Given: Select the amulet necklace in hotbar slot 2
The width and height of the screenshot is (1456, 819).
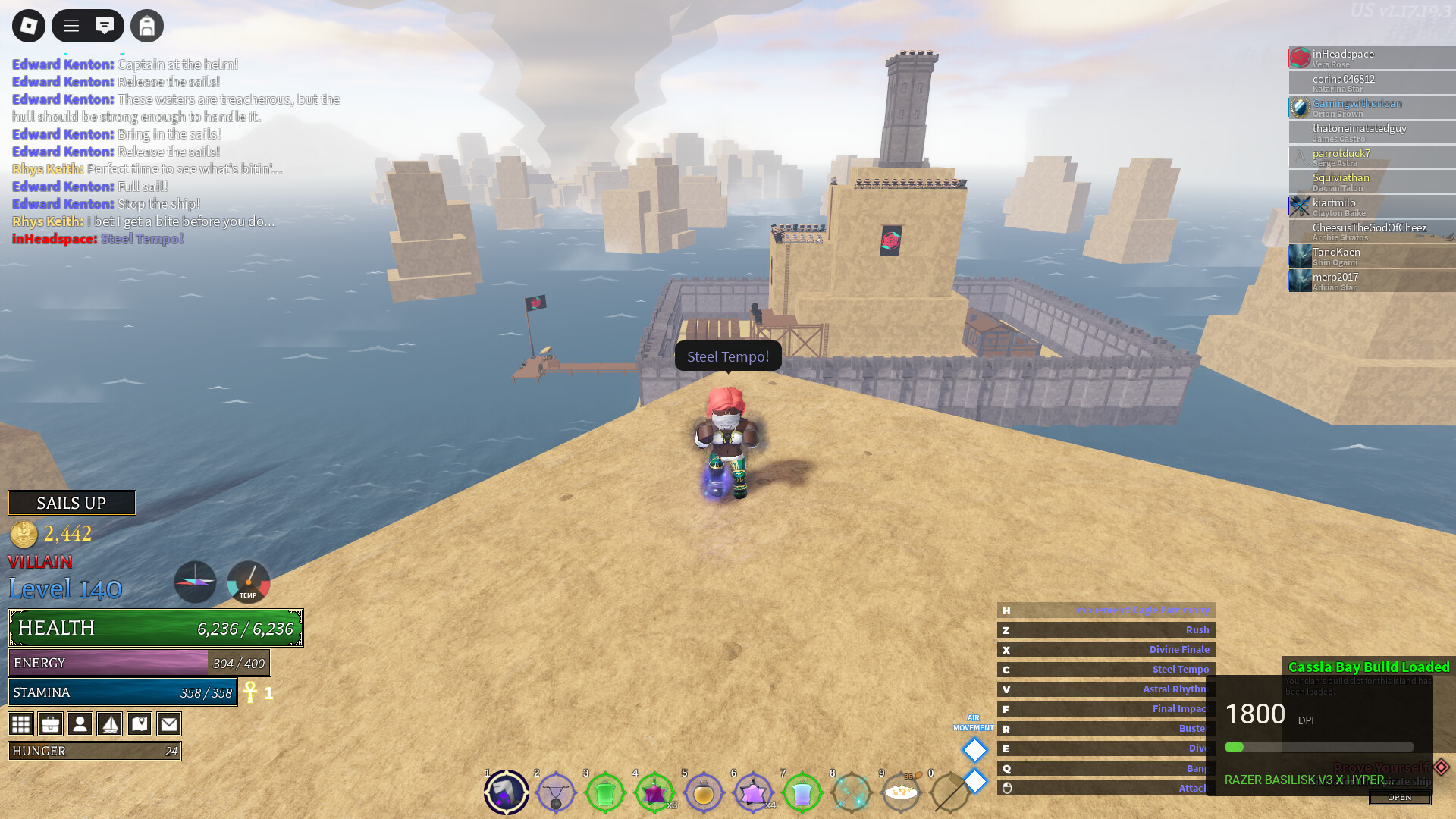Looking at the screenshot, I should pyautogui.click(x=556, y=793).
